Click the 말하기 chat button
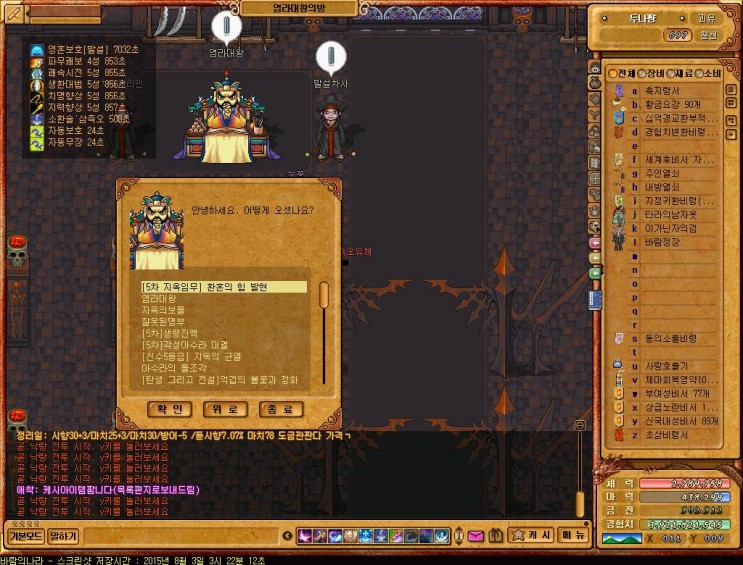The height and width of the screenshot is (565, 743). (63, 537)
